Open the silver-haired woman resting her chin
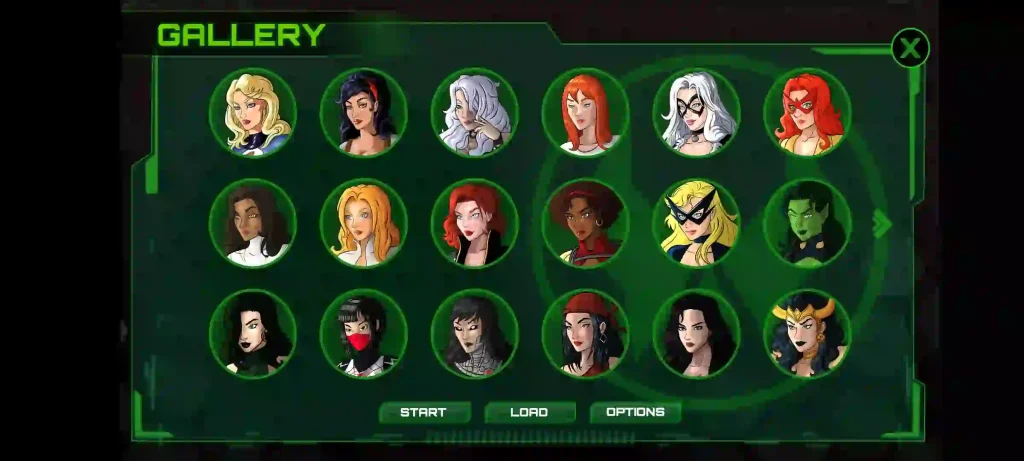This screenshot has height=461, width=1024. [474, 112]
